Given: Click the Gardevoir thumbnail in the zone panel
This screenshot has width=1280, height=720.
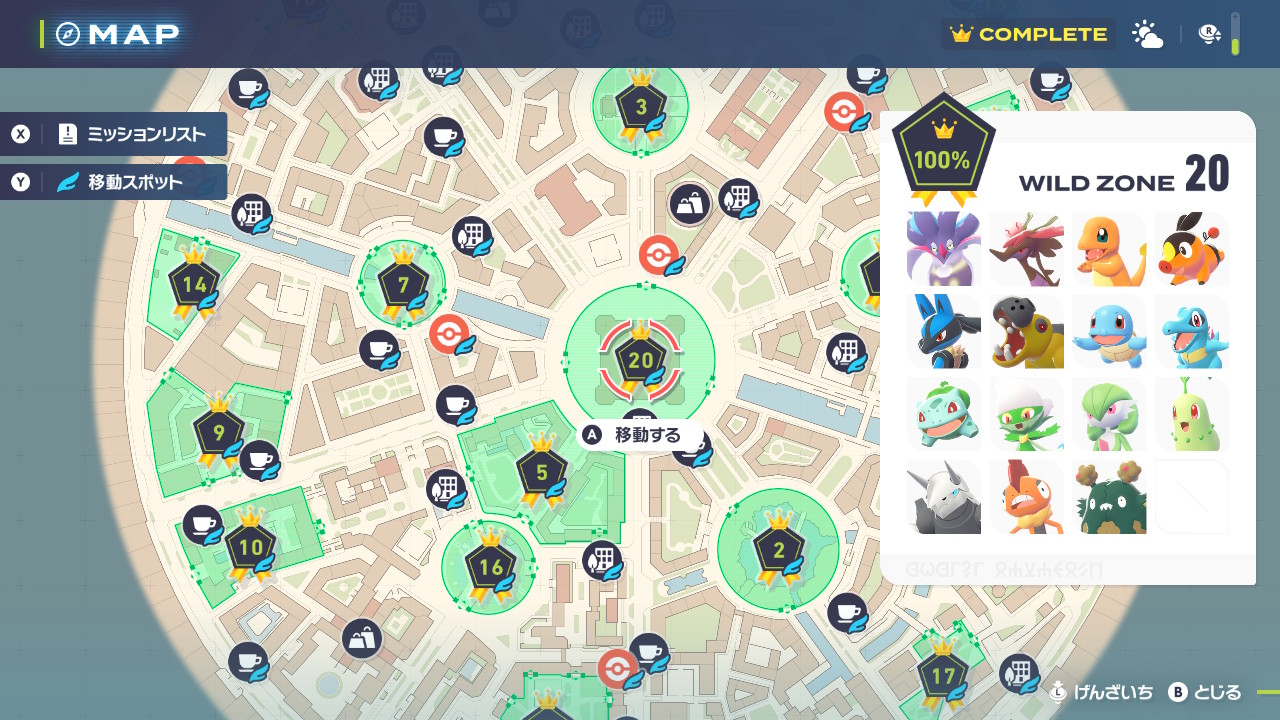Looking at the screenshot, I should coord(1108,414).
